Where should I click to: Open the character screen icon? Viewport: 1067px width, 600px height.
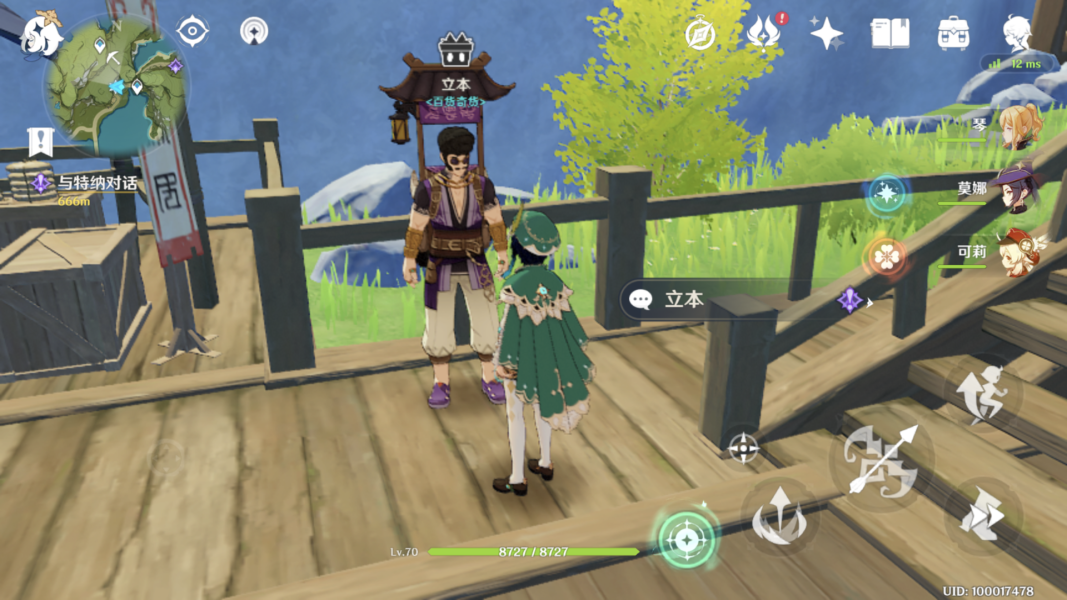point(1017,34)
